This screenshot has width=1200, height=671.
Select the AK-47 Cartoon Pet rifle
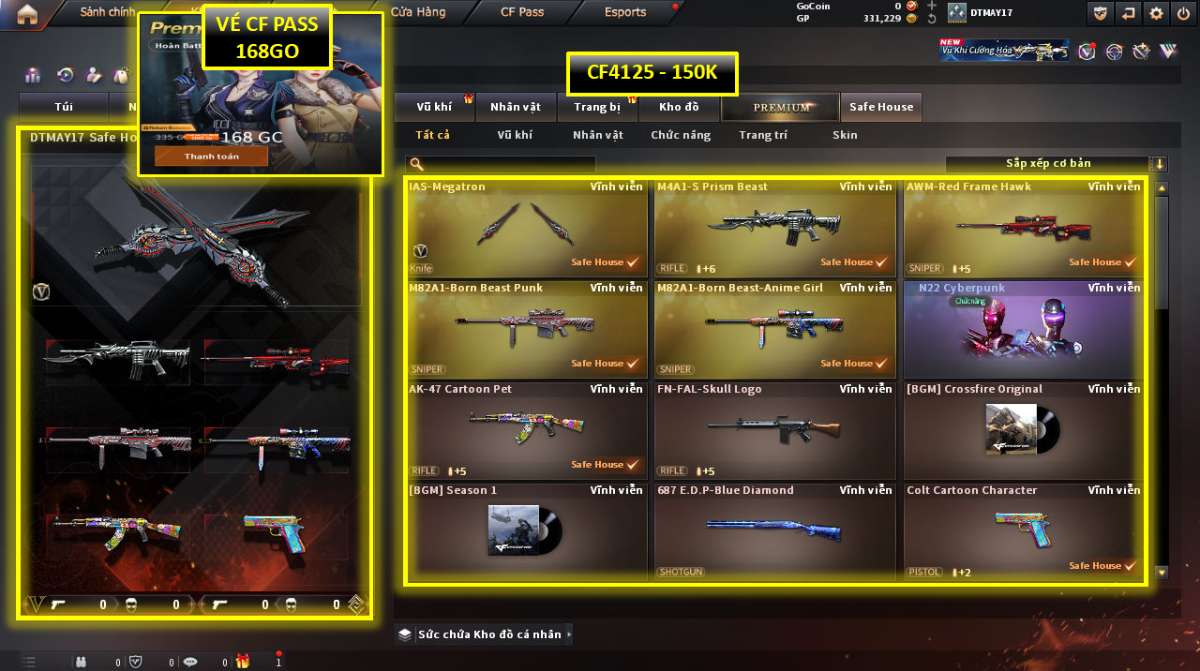pos(525,430)
